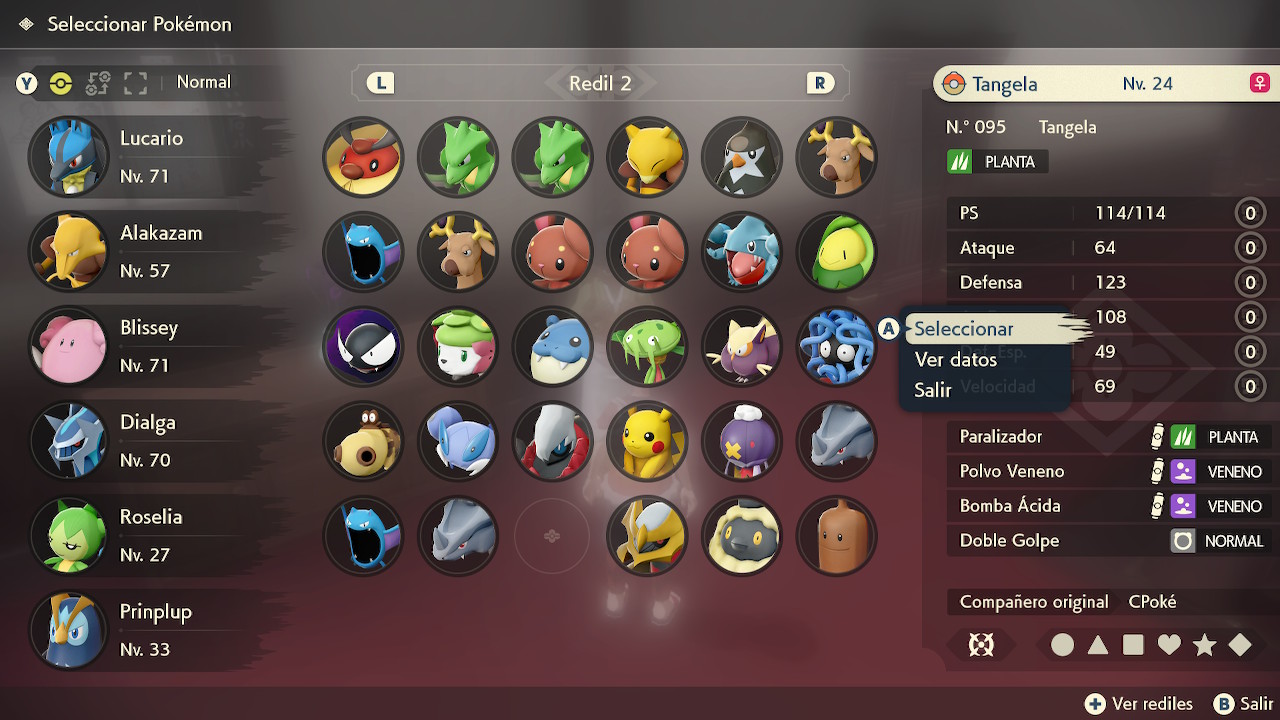
Task: Select the Shaymin pasture slot
Action: pyautogui.click(x=458, y=347)
